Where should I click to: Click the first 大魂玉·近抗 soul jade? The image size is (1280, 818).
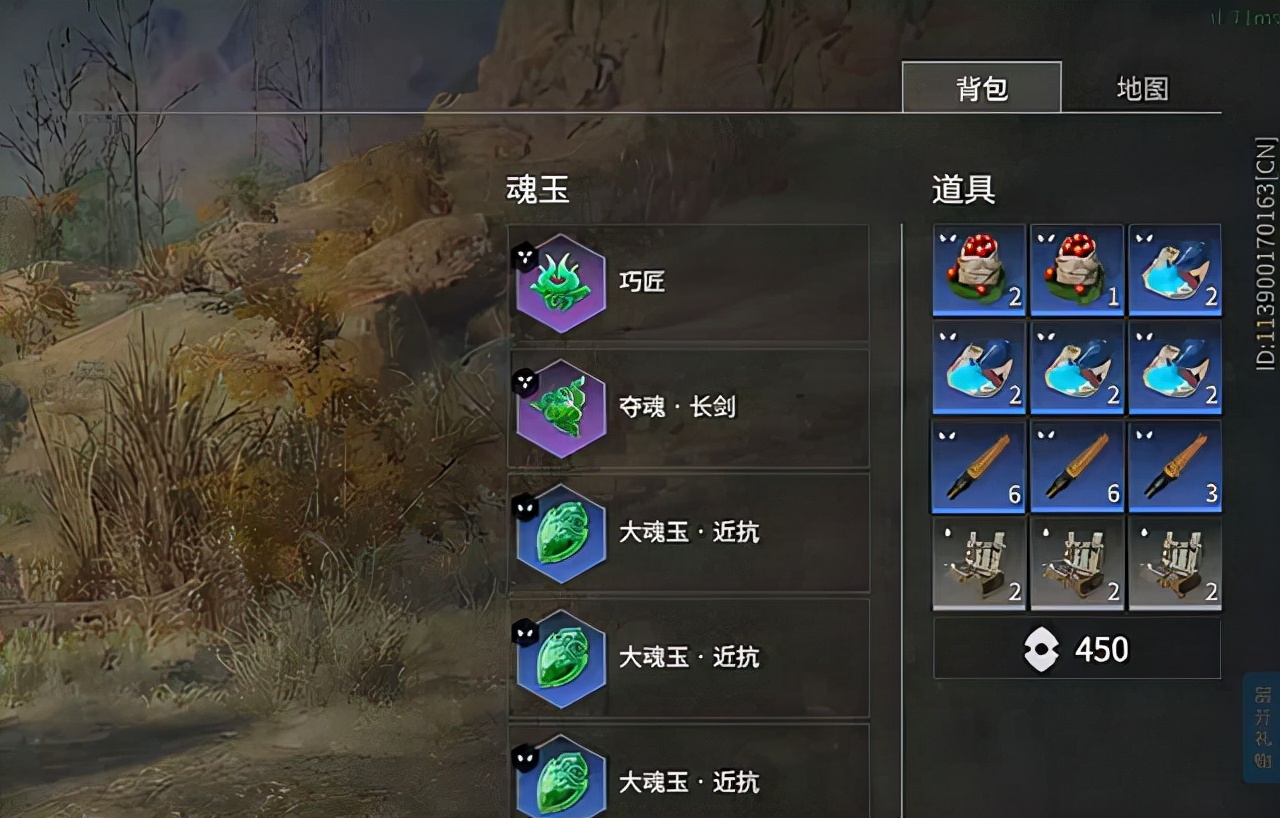pos(560,533)
